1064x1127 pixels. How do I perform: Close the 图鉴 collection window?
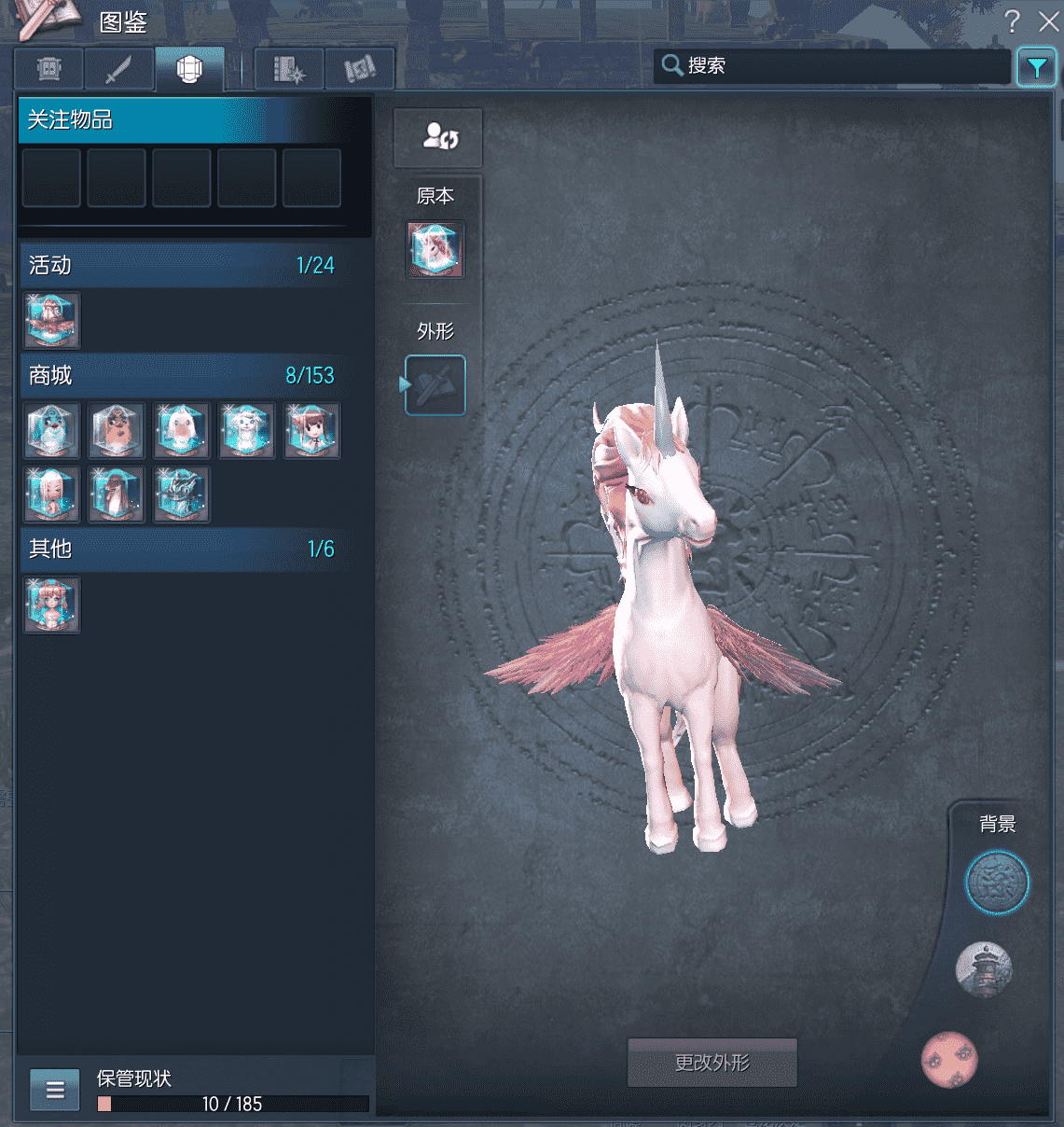pyautogui.click(x=1048, y=21)
